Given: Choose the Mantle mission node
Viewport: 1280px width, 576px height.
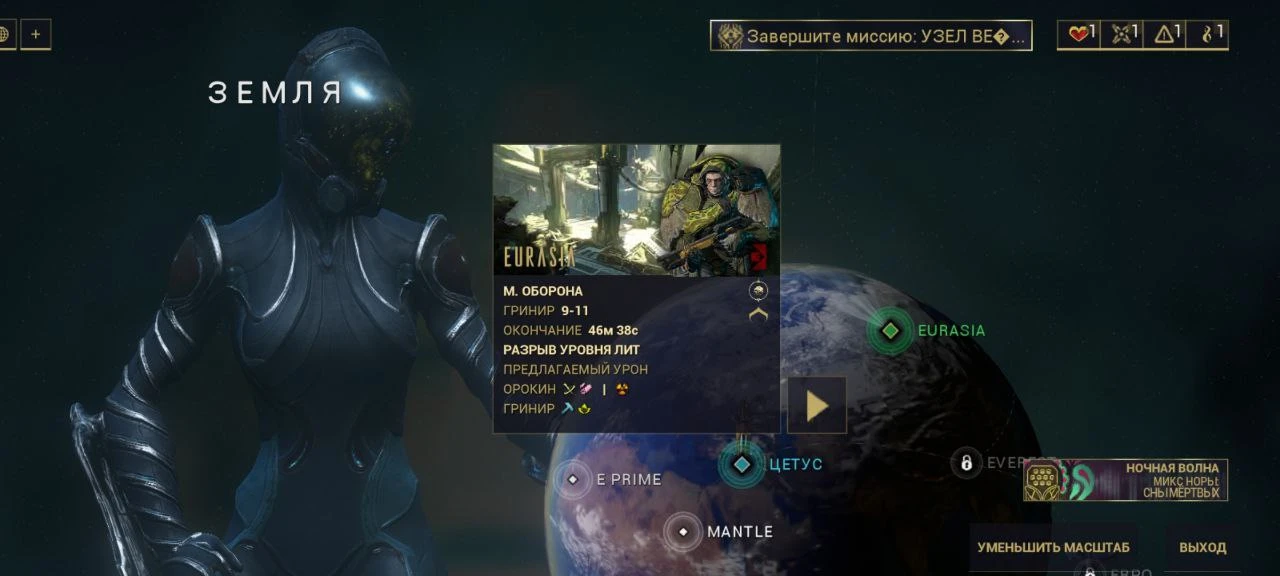Looking at the screenshot, I should coord(683,532).
